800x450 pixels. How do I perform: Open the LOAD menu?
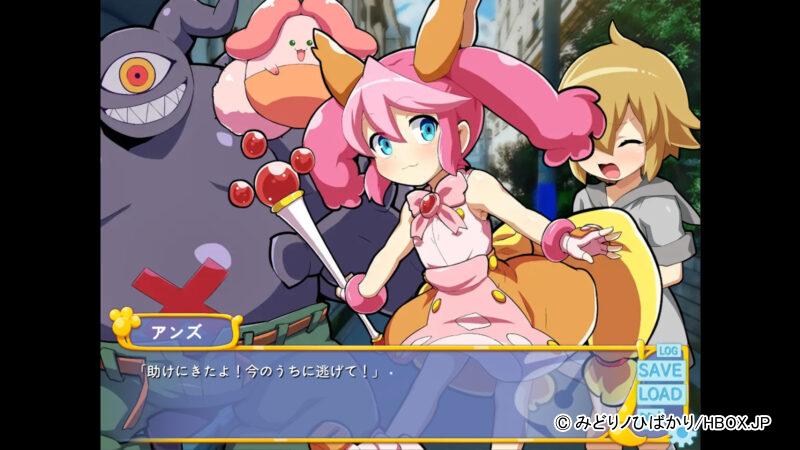click(661, 393)
